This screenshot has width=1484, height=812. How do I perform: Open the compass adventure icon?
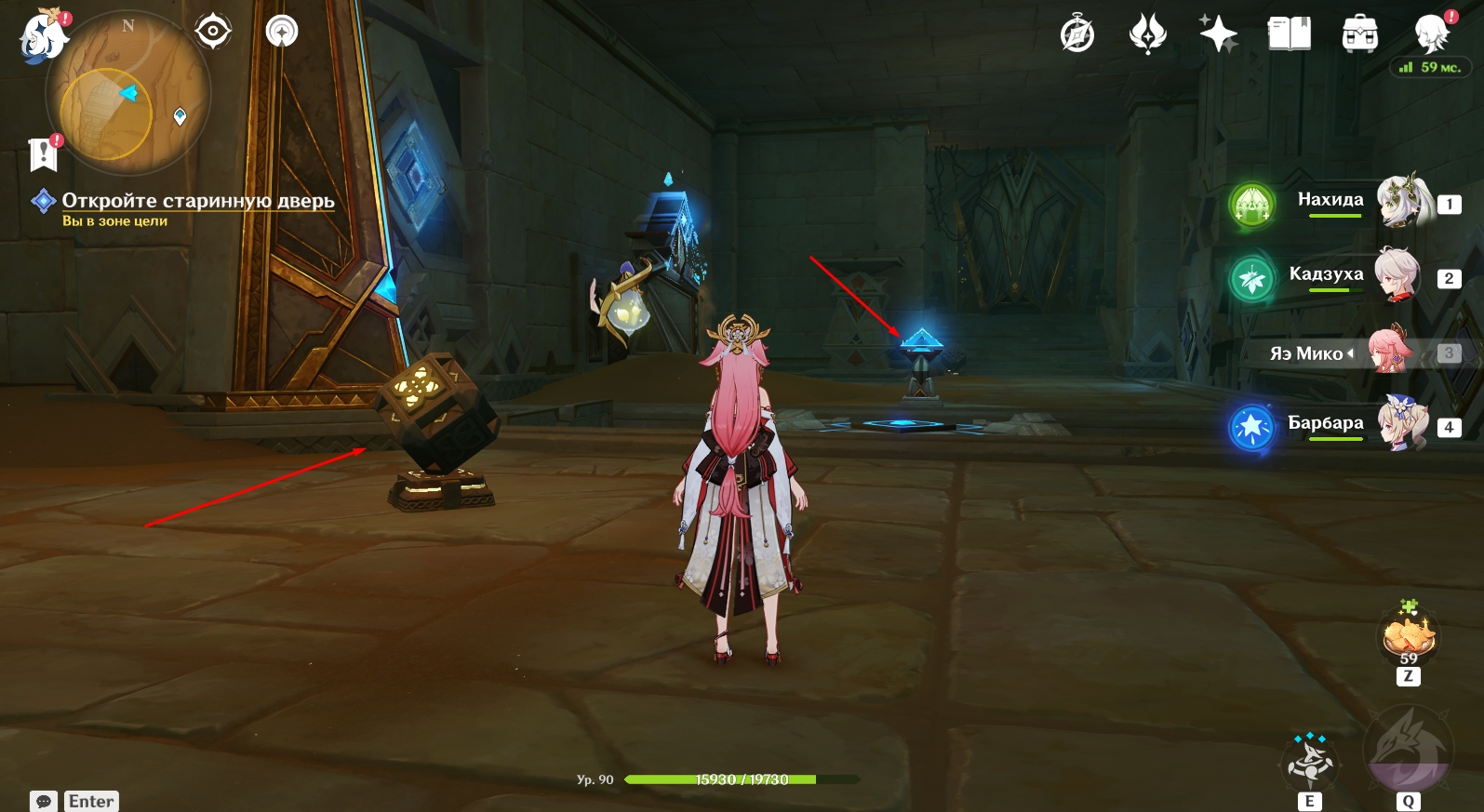tap(1077, 34)
